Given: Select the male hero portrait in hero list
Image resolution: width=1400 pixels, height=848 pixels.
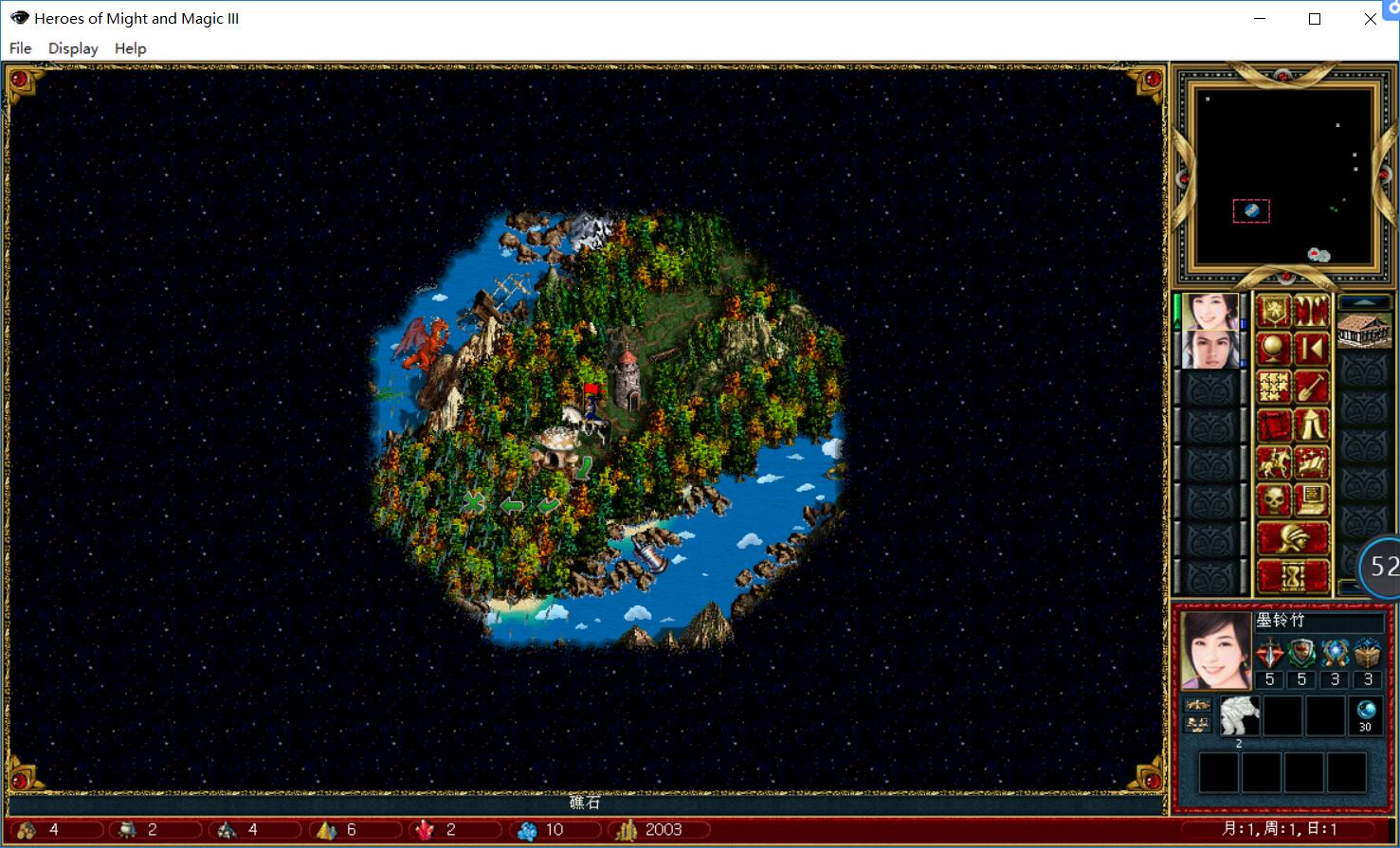Looking at the screenshot, I should coord(1210,350).
